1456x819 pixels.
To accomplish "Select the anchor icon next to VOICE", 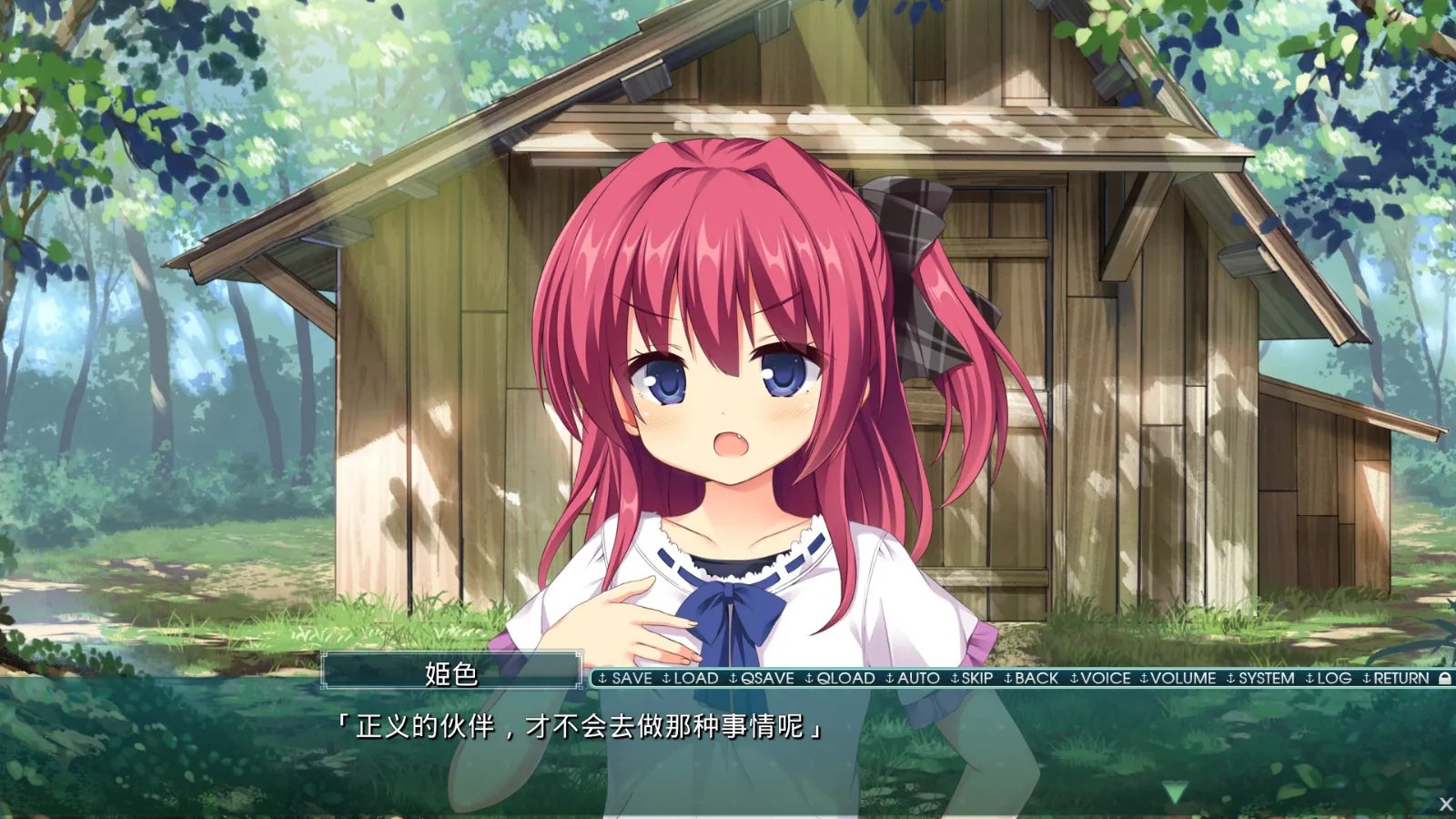I will [x=1076, y=679].
